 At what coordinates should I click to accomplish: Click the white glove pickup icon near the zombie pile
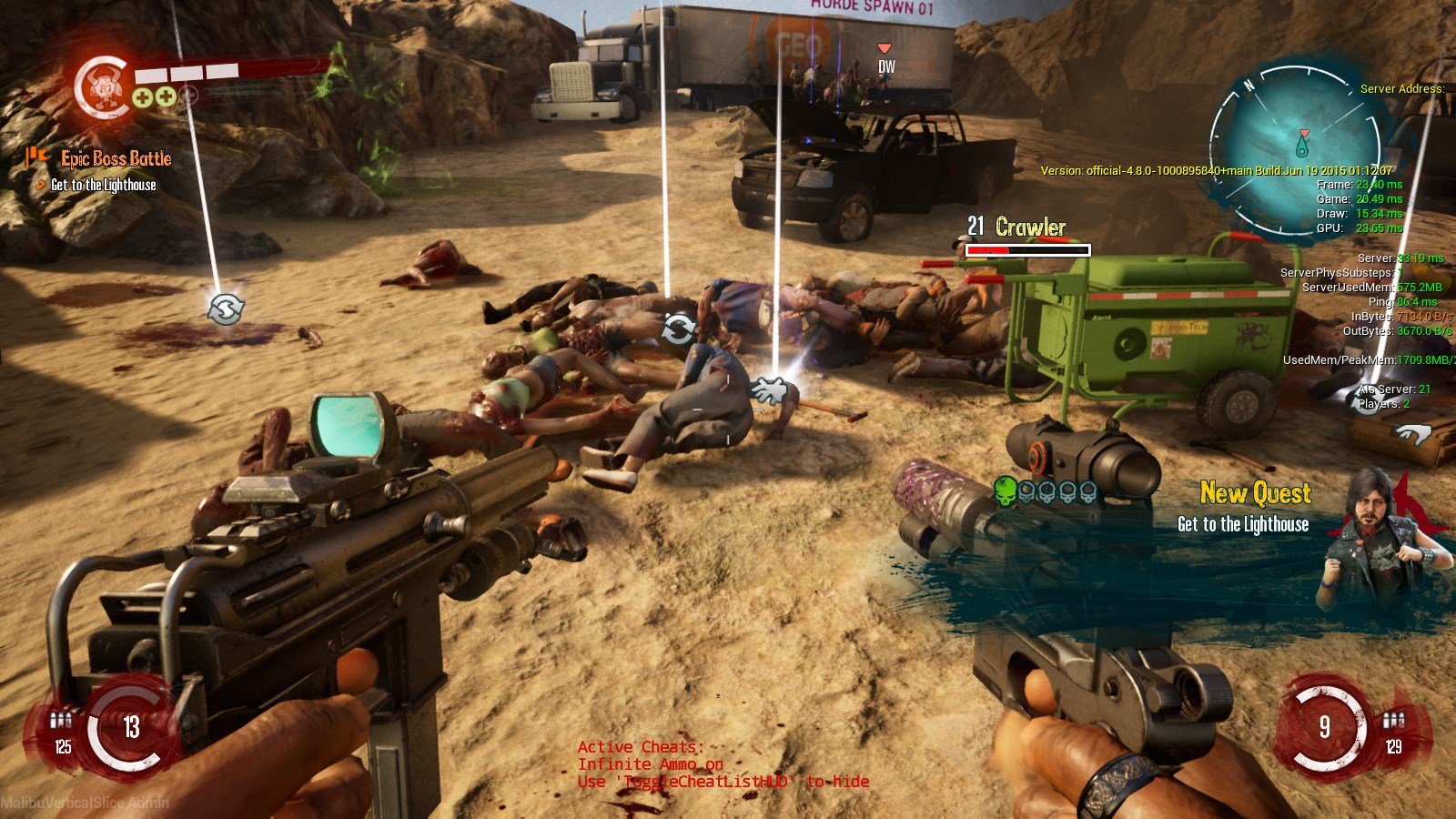point(771,391)
